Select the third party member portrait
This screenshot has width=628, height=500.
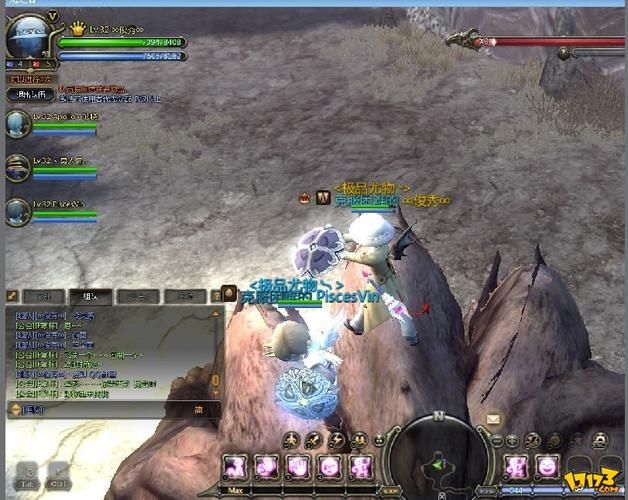pyautogui.click(x=17, y=211)
